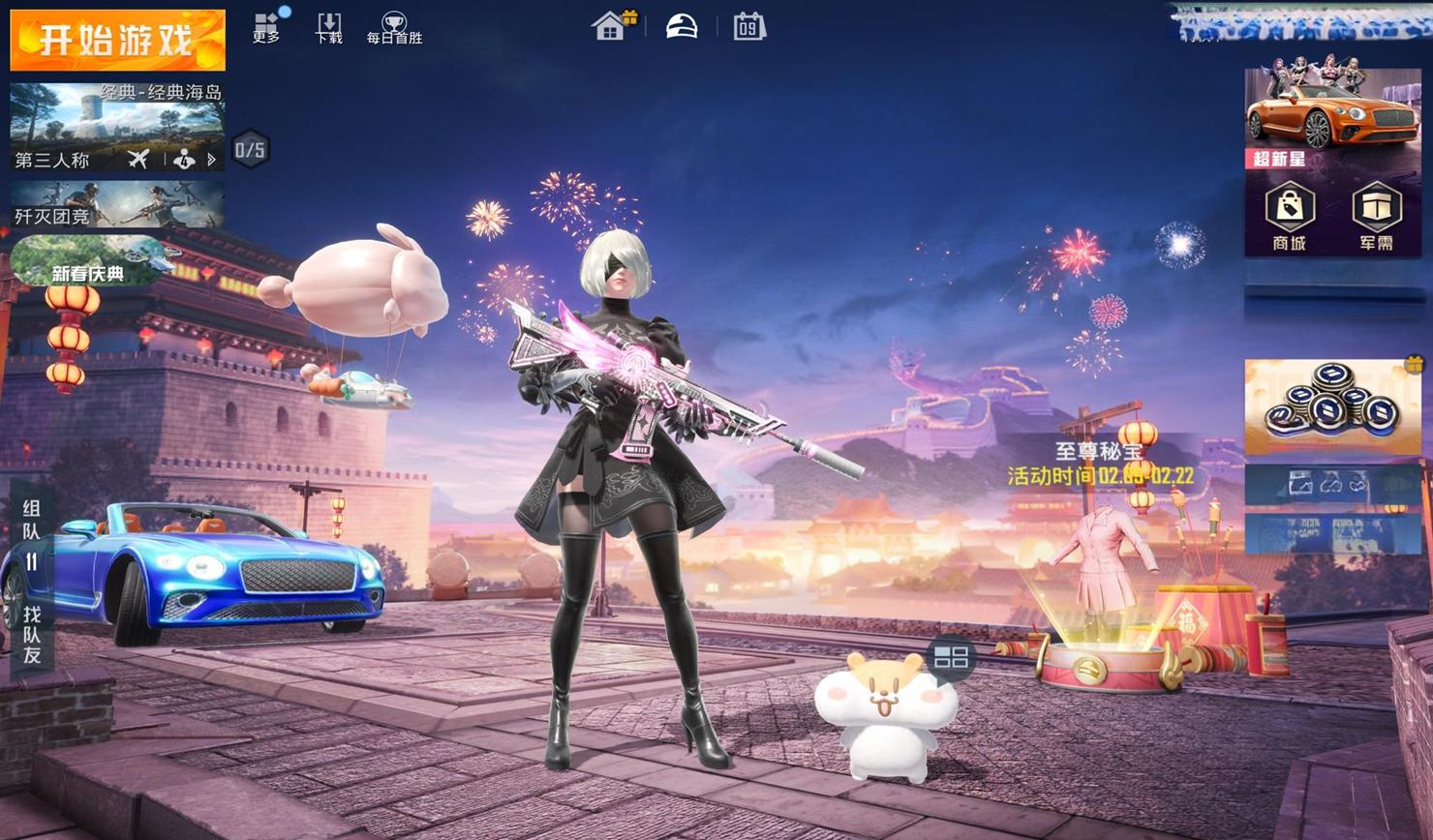
Task: Open the coin pile recharge banner
Action: pyautogui.click(x=1332, y=406)
